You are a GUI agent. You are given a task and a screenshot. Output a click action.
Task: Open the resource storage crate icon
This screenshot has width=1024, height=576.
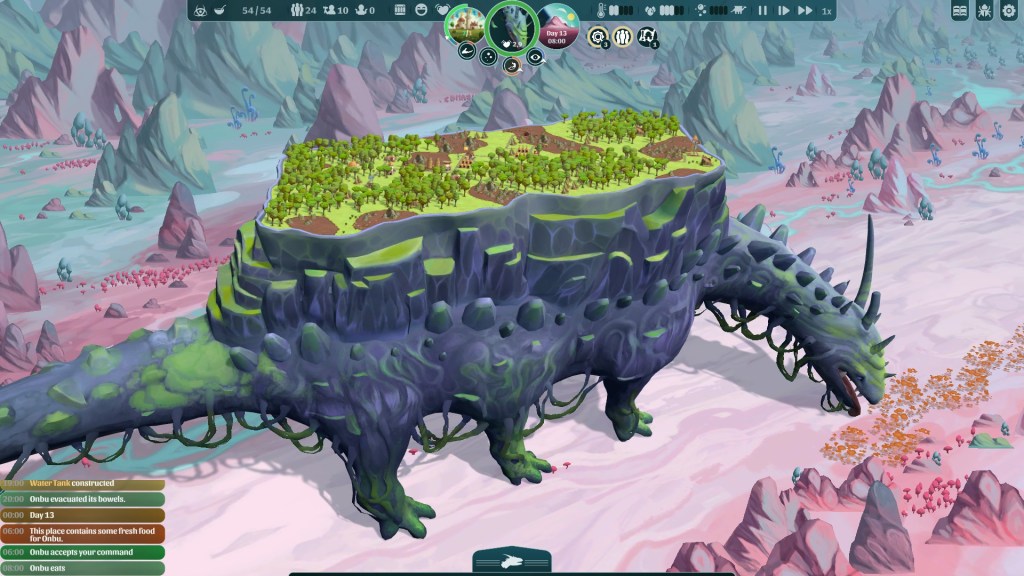[x=400, y=11]
